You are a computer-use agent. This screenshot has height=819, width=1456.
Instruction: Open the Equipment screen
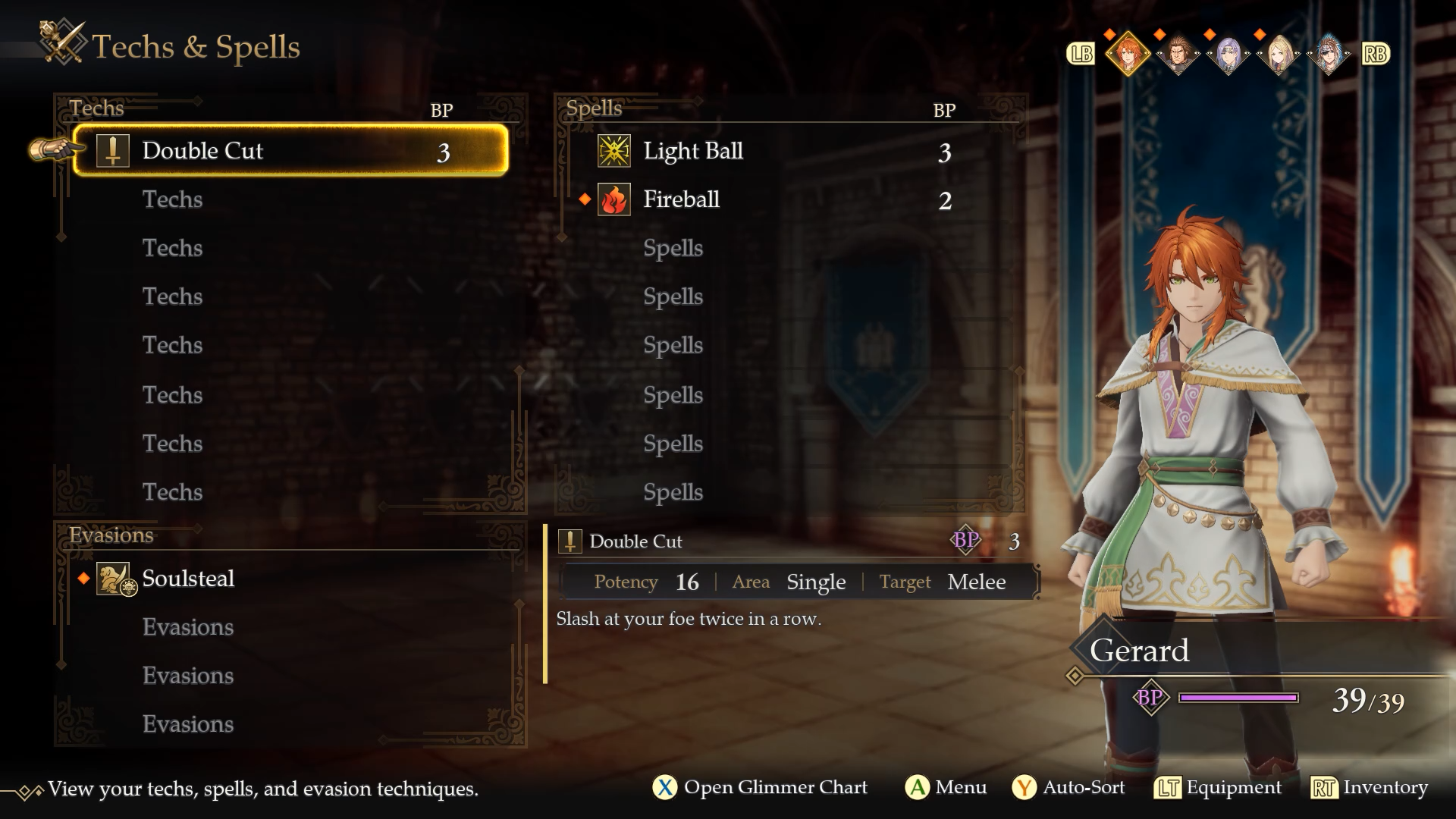1218,788
